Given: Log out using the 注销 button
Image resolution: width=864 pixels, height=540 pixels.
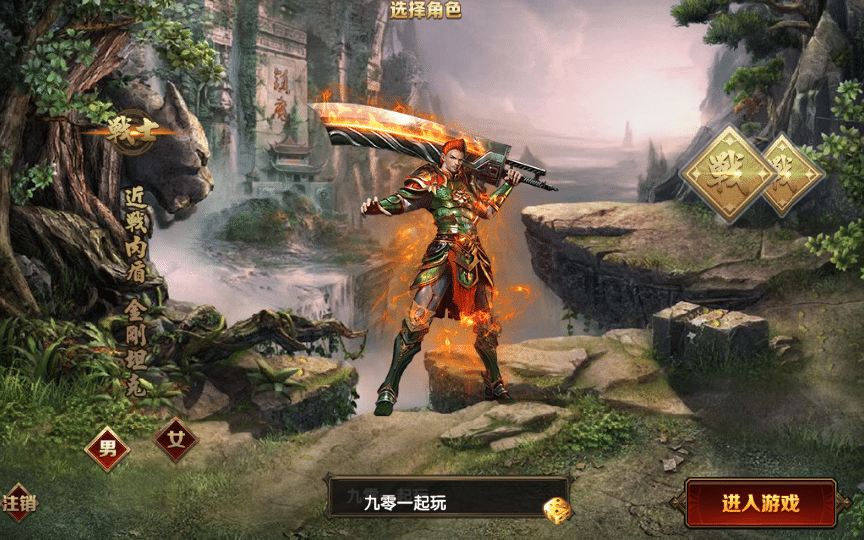Looking at the screenshot, I should tap(19, 502).
